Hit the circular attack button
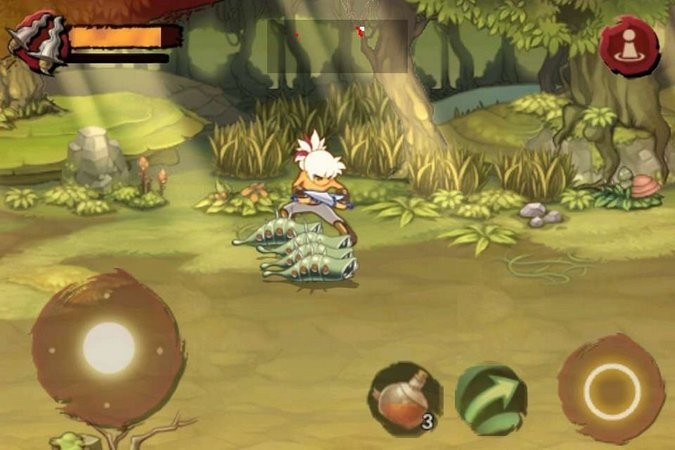Viewport: 675px width, 450px height. click(x=611, y=389)
